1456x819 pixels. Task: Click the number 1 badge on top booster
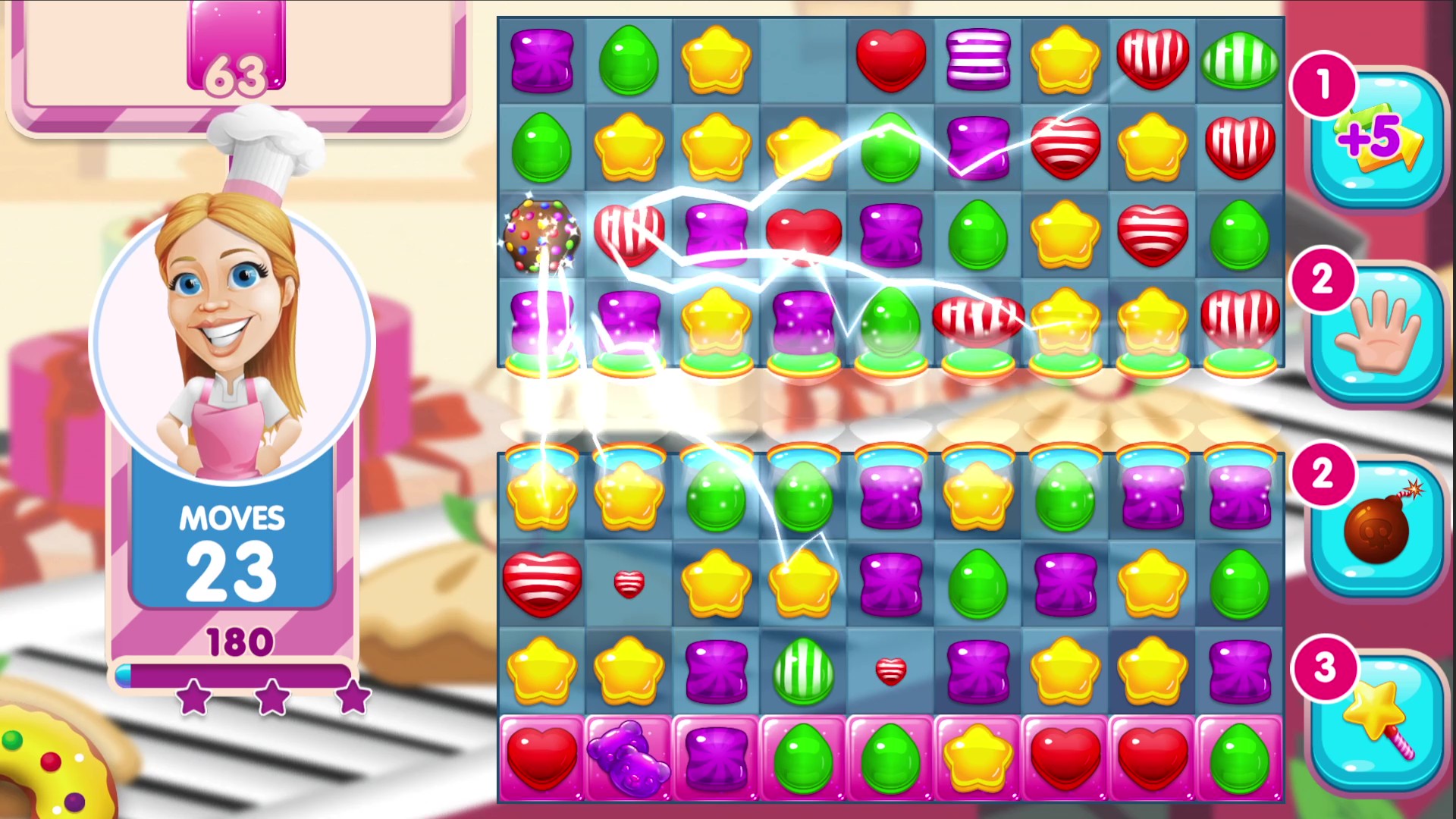[x=1322, y=85]
